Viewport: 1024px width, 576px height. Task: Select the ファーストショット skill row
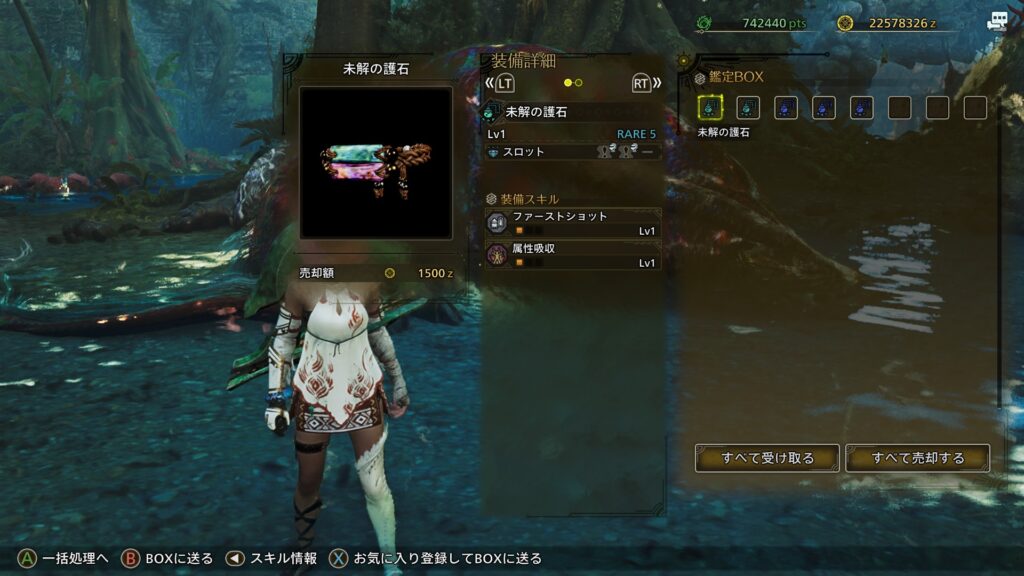coord(573,222)
